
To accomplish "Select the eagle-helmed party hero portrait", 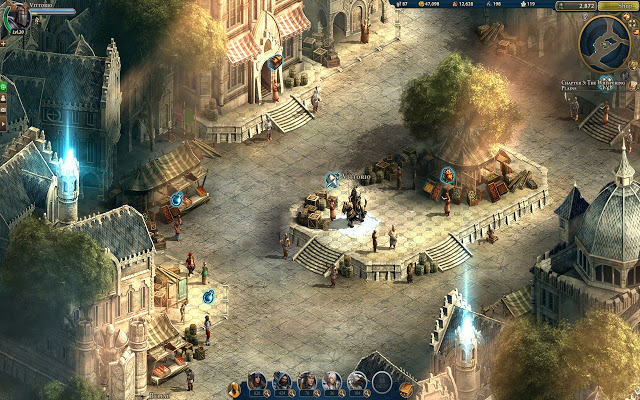I will pyautogui.click(x=357, y=381).
